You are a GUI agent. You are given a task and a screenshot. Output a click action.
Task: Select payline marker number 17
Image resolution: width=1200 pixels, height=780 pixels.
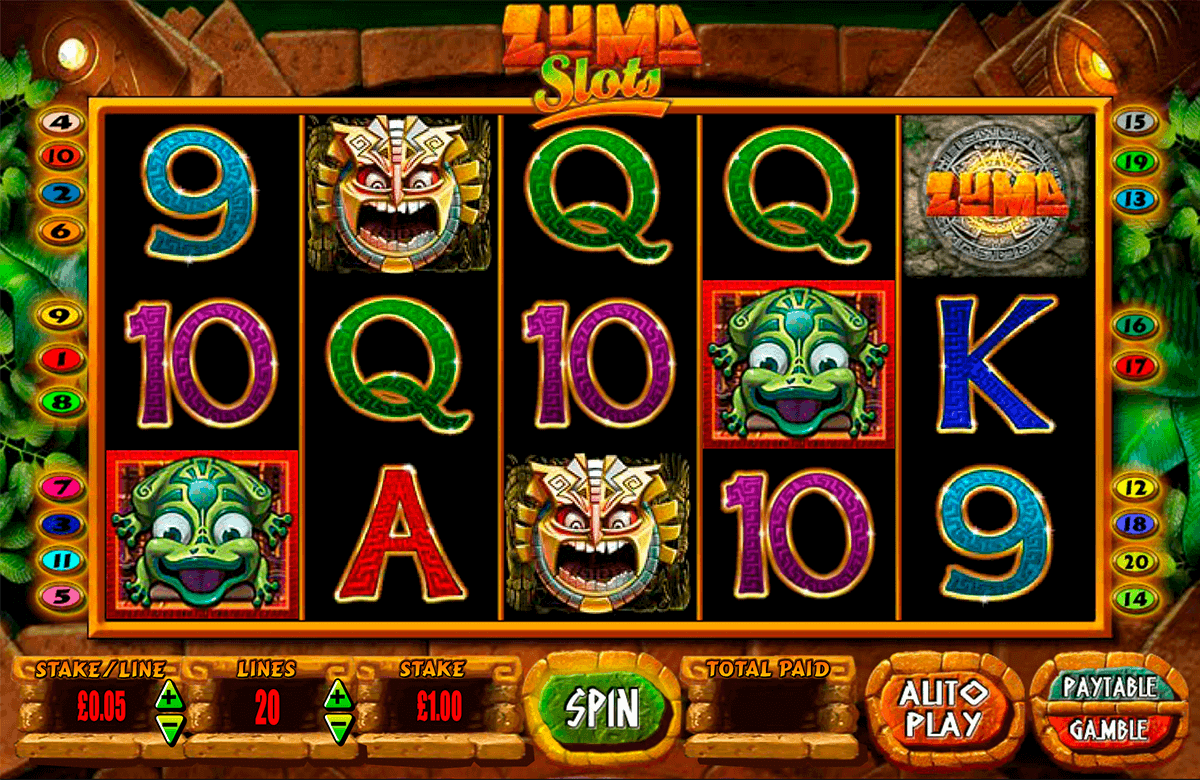1135,365
